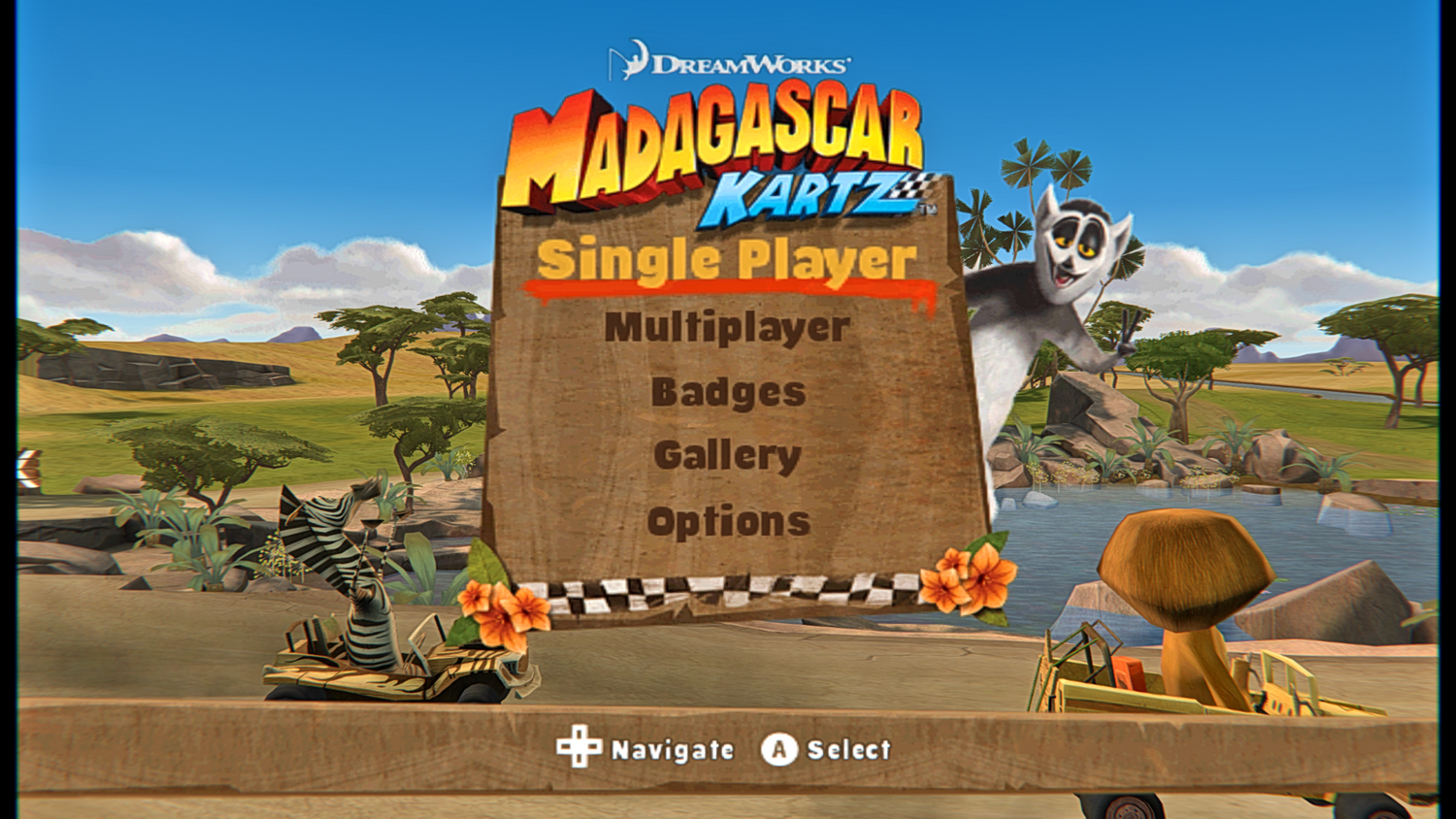
Task: Select the Multiplayer menu option
Action: click(726, 327)
